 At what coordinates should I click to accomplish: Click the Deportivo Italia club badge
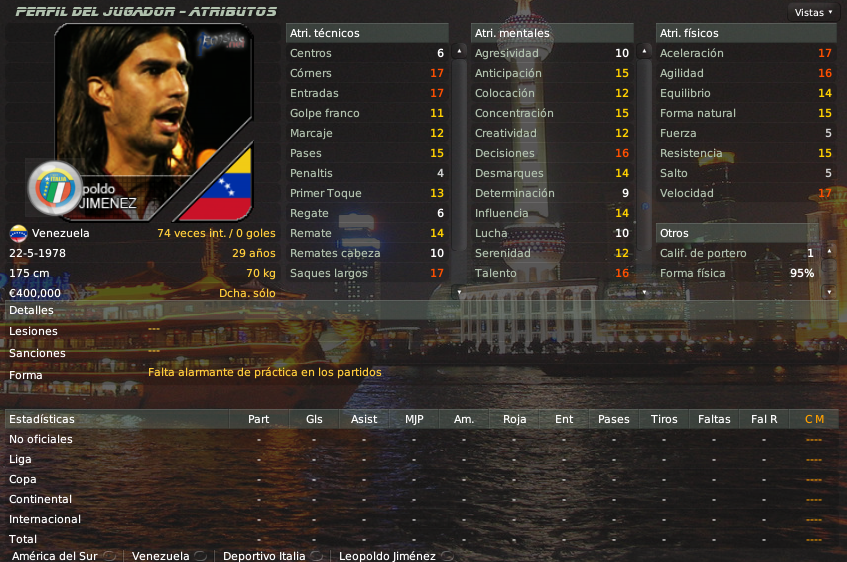click(54, 187)
